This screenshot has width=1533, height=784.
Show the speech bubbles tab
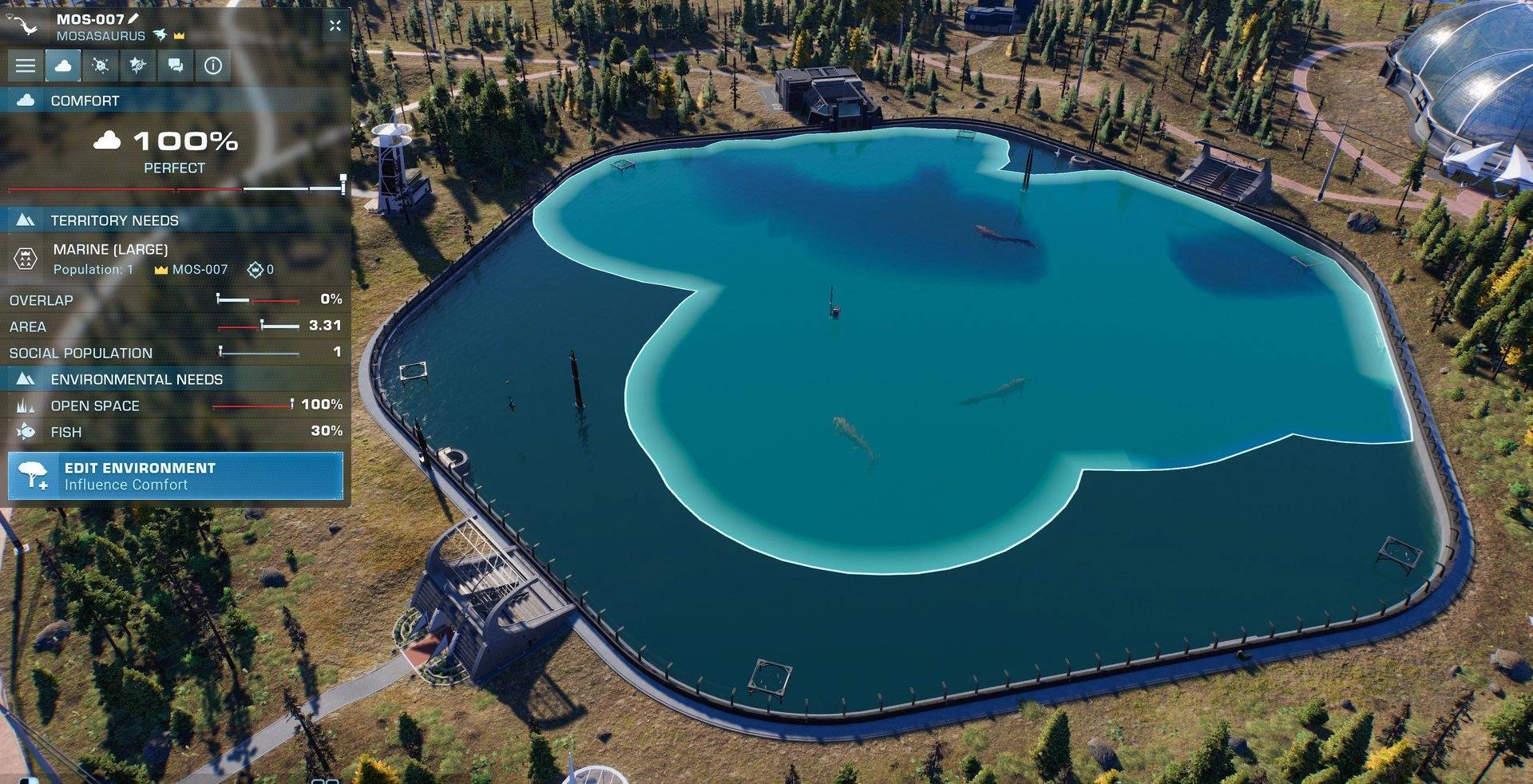pos(176,65)
